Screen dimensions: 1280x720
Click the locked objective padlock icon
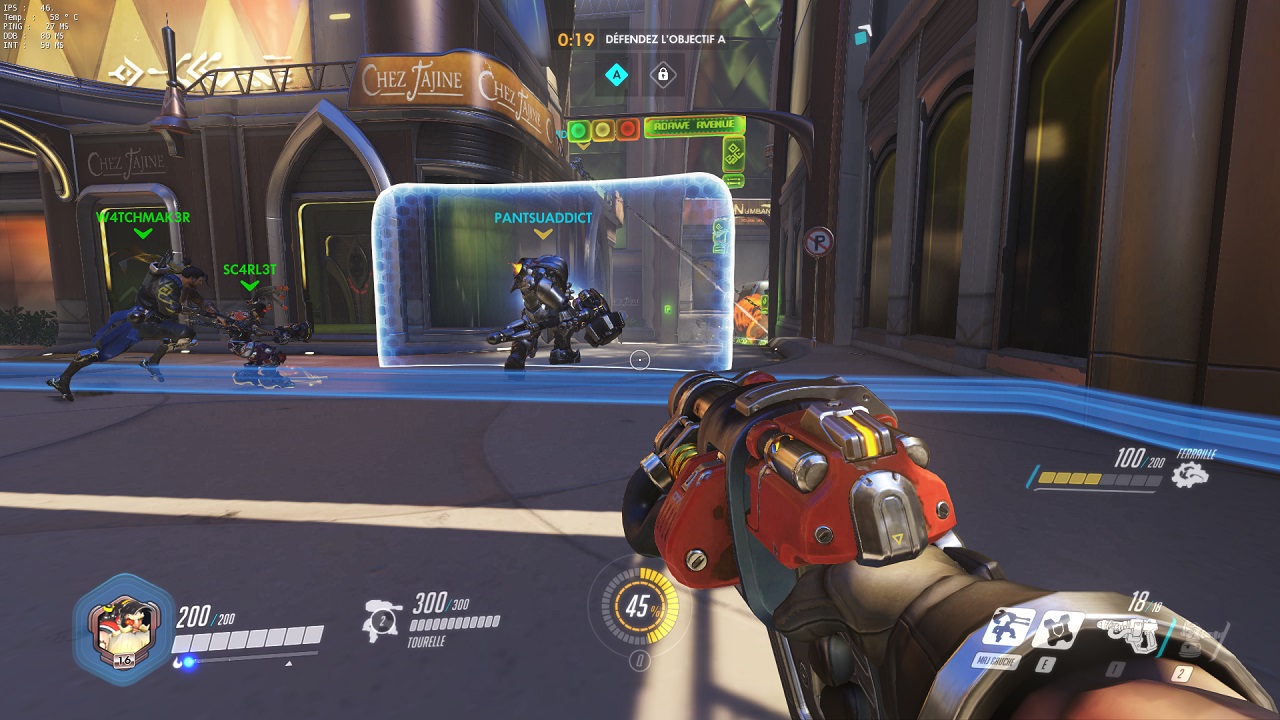[662, 74]
